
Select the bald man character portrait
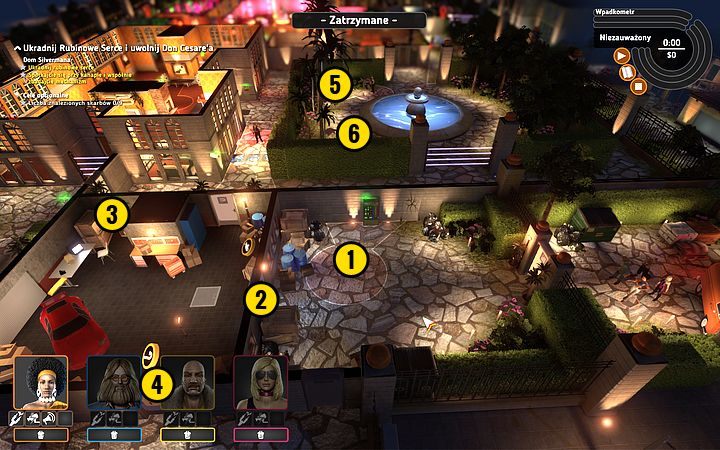click(187, 382)
